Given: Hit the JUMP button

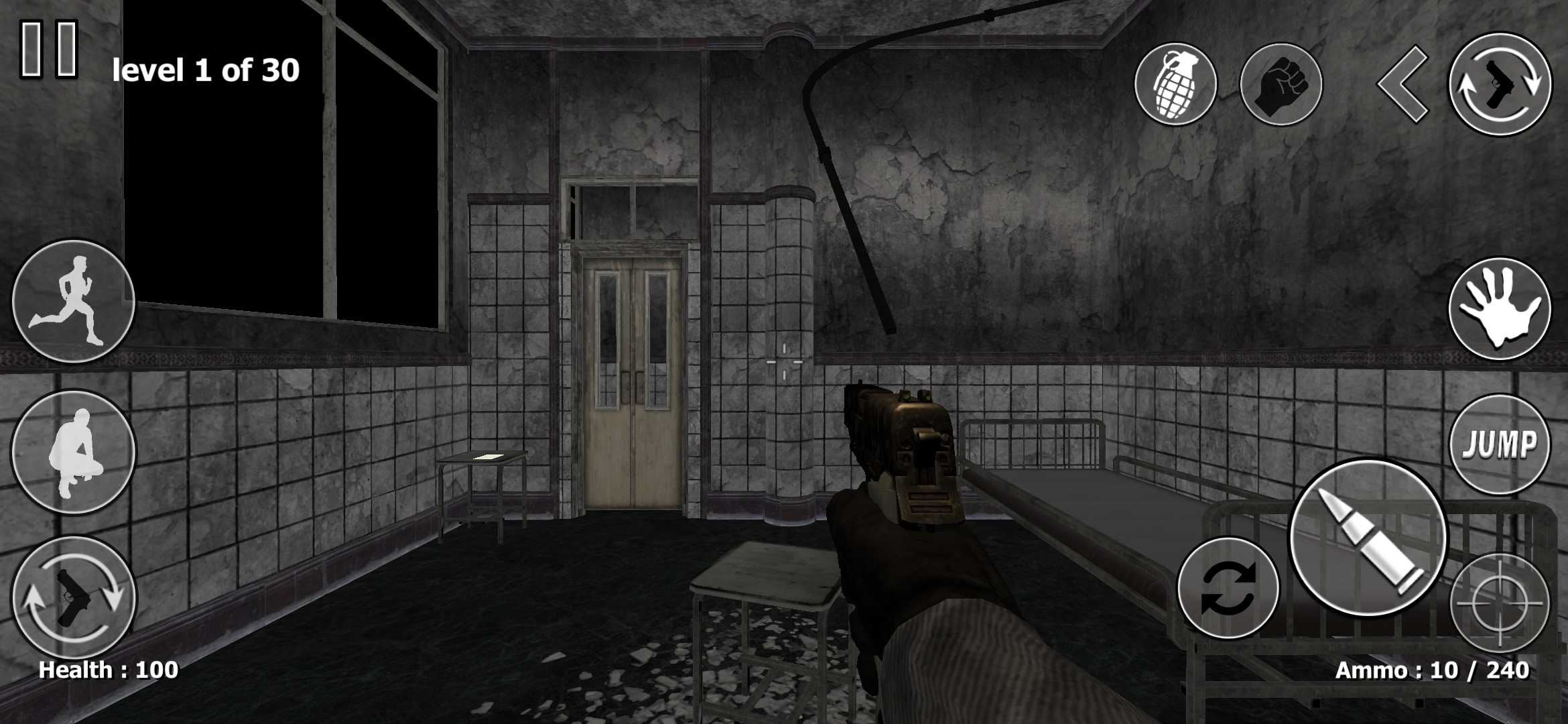Looking at the screenshot, I should [x=1500, y=444].
